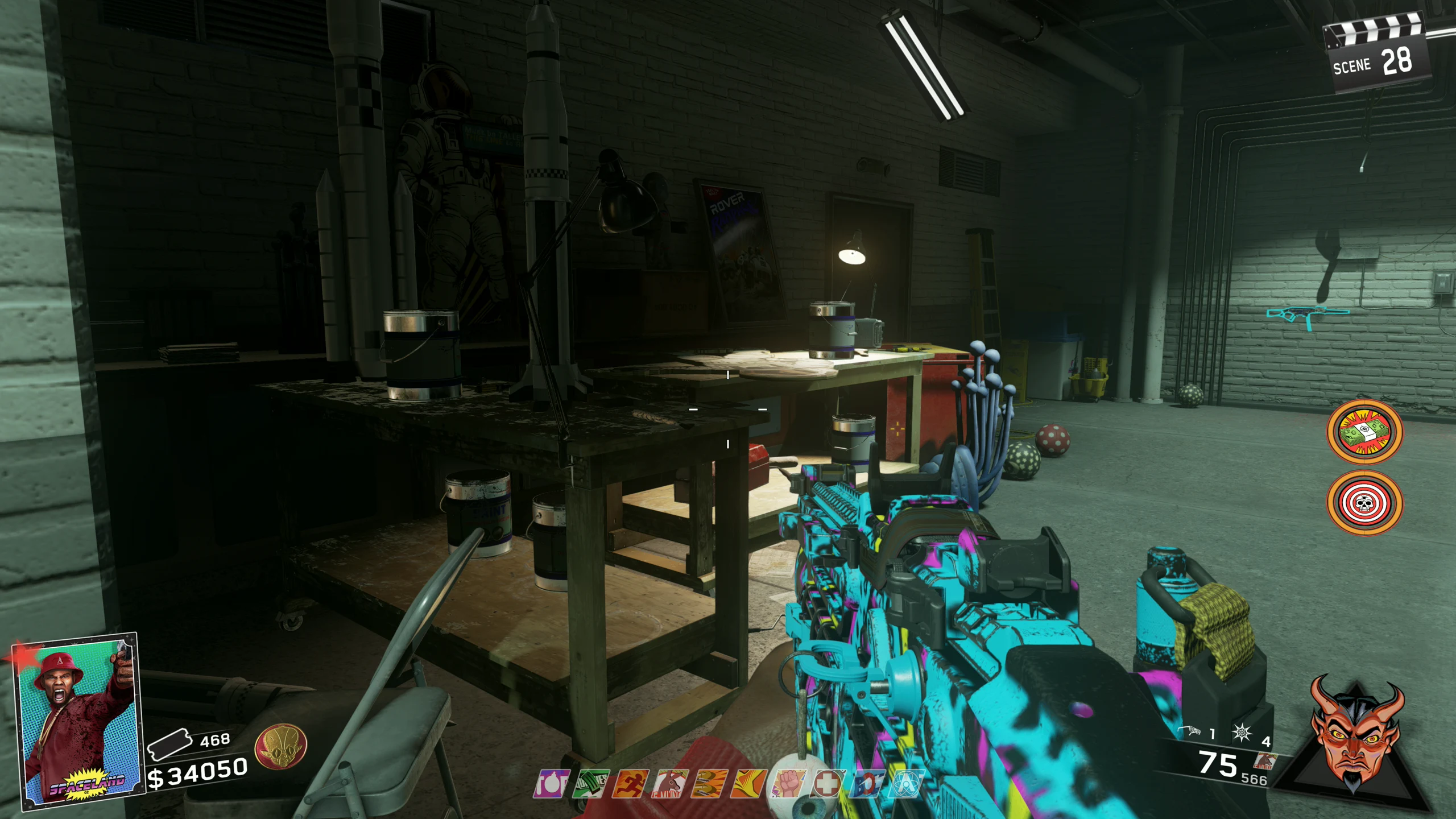Click the red devil head emblem
Screen dimensions: 1456x819
[x=1356, y=734]
